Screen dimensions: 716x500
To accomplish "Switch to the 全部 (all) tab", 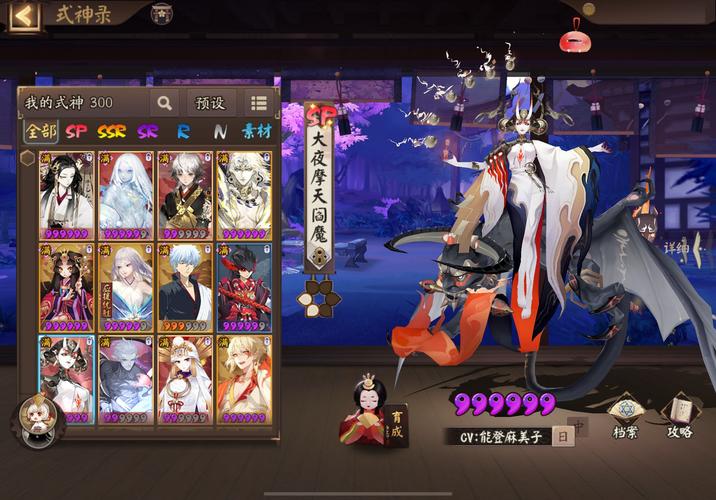I will click(41, 131).
